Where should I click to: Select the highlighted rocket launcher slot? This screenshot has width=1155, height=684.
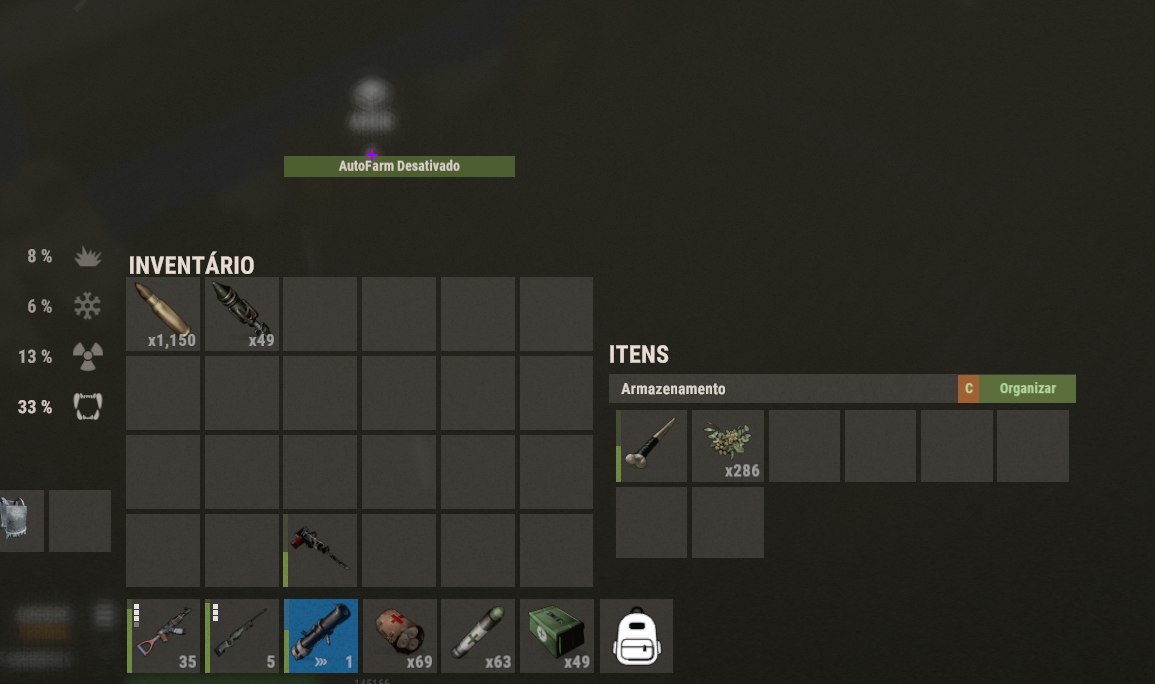click(x=321, y=636)
